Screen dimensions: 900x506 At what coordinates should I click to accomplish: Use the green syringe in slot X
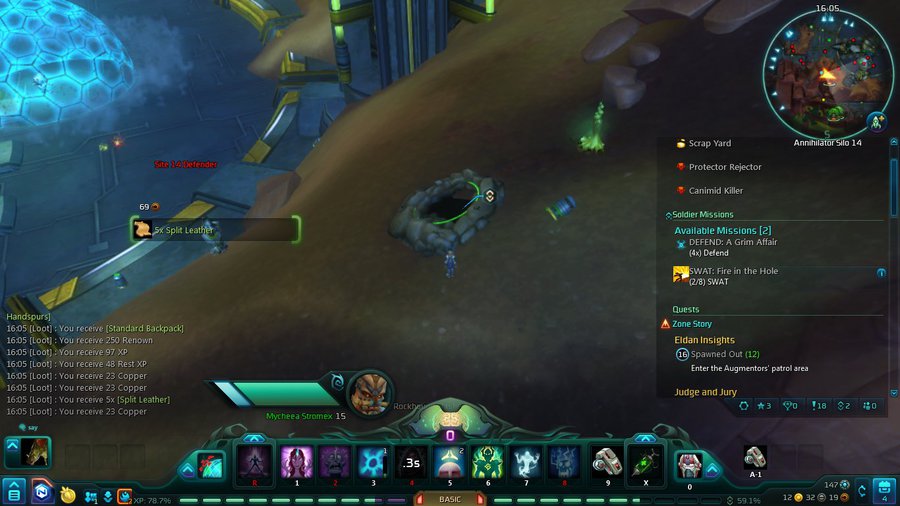pyautogui.click(x=645, y=464)
